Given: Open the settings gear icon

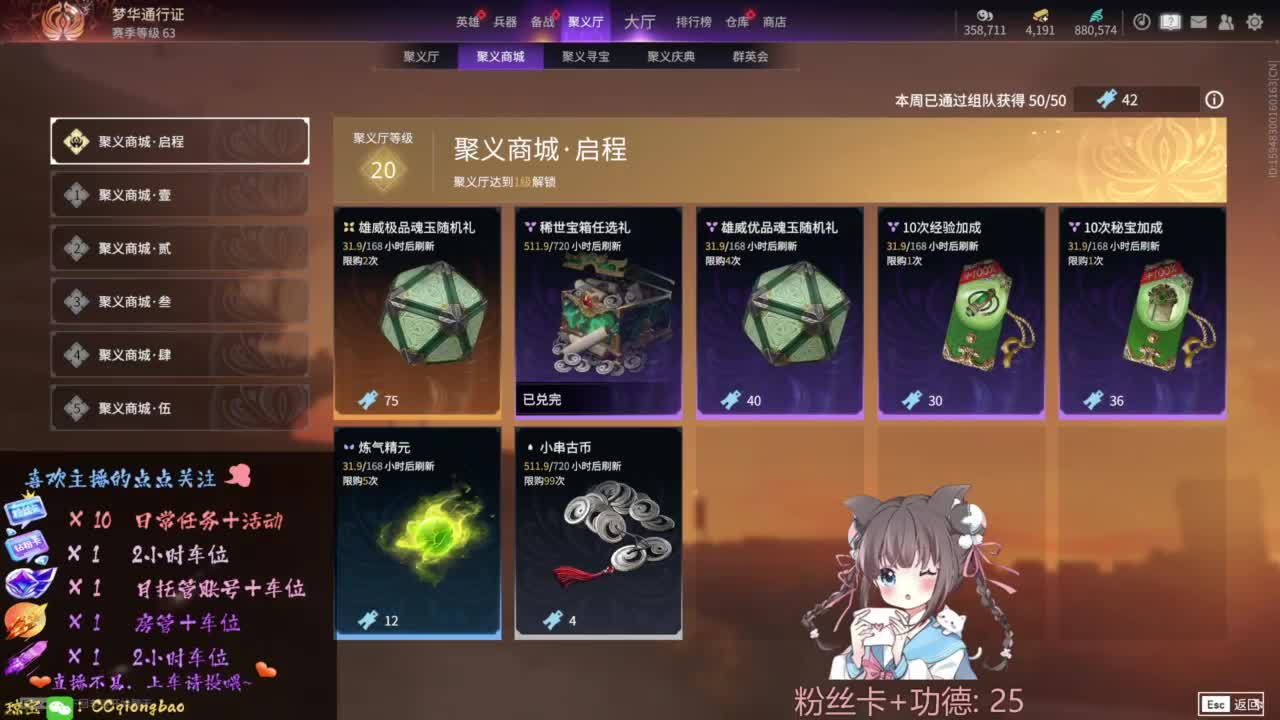Looking at the screenshot, I should click(1254, 21).
